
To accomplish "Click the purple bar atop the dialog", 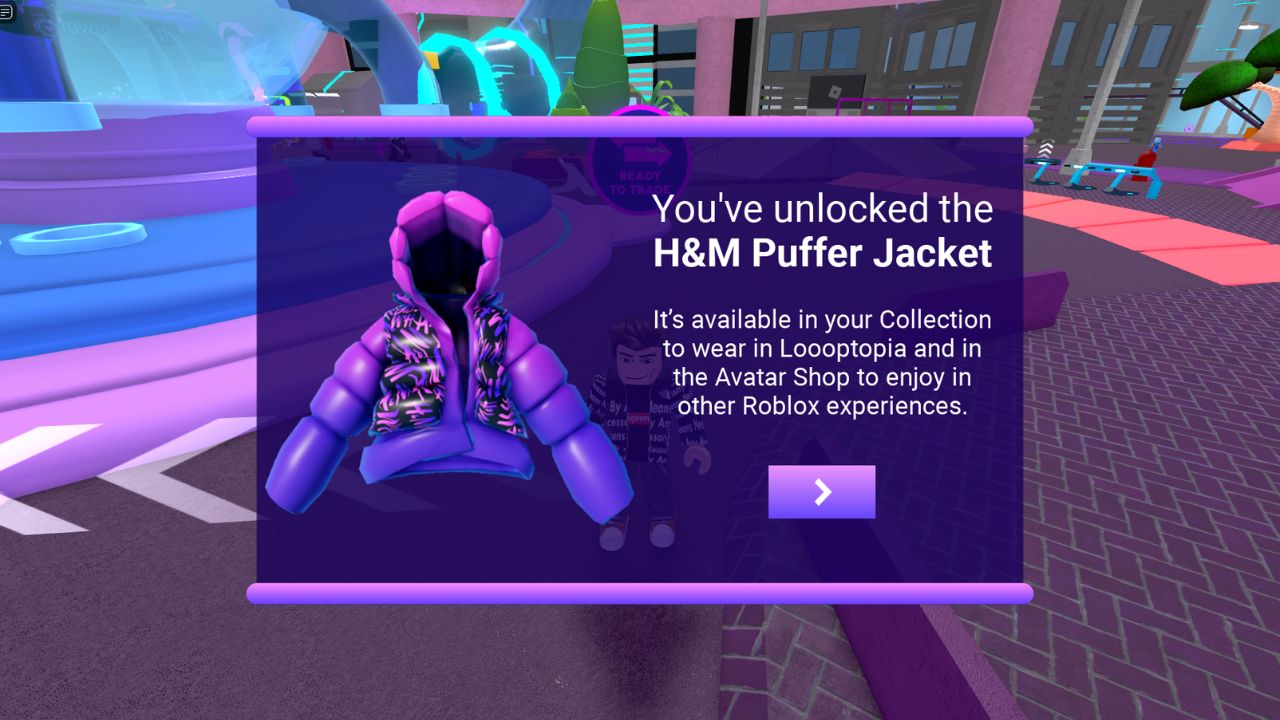I will [640, 124].
